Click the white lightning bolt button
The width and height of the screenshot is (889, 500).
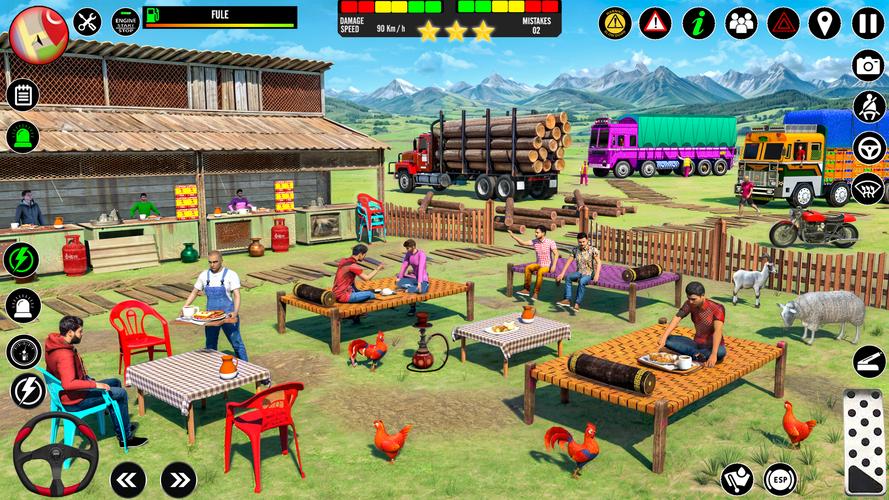pyautogui.click(x=27, y=391)
